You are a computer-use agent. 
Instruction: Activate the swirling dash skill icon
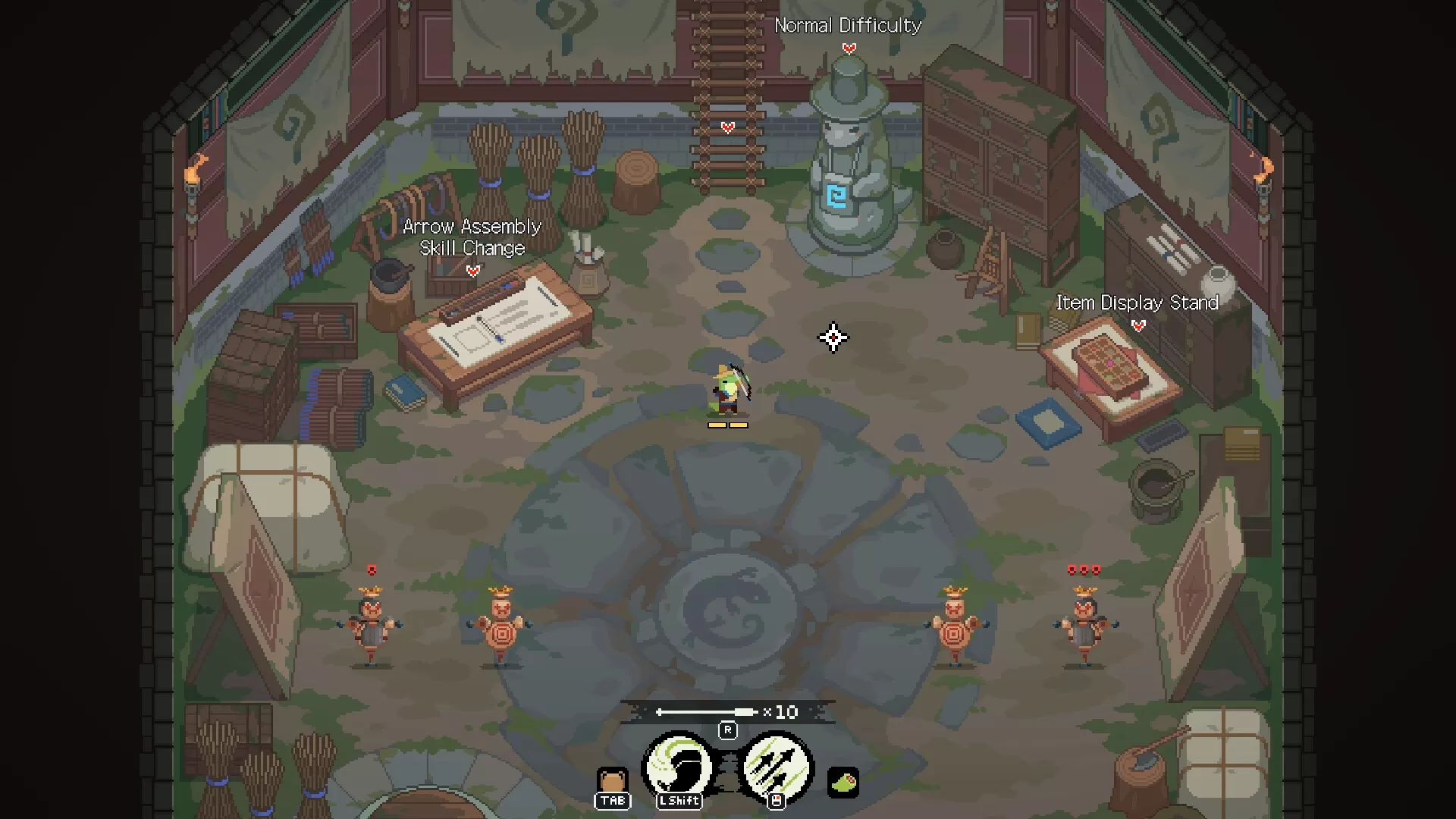coord(679,767)
